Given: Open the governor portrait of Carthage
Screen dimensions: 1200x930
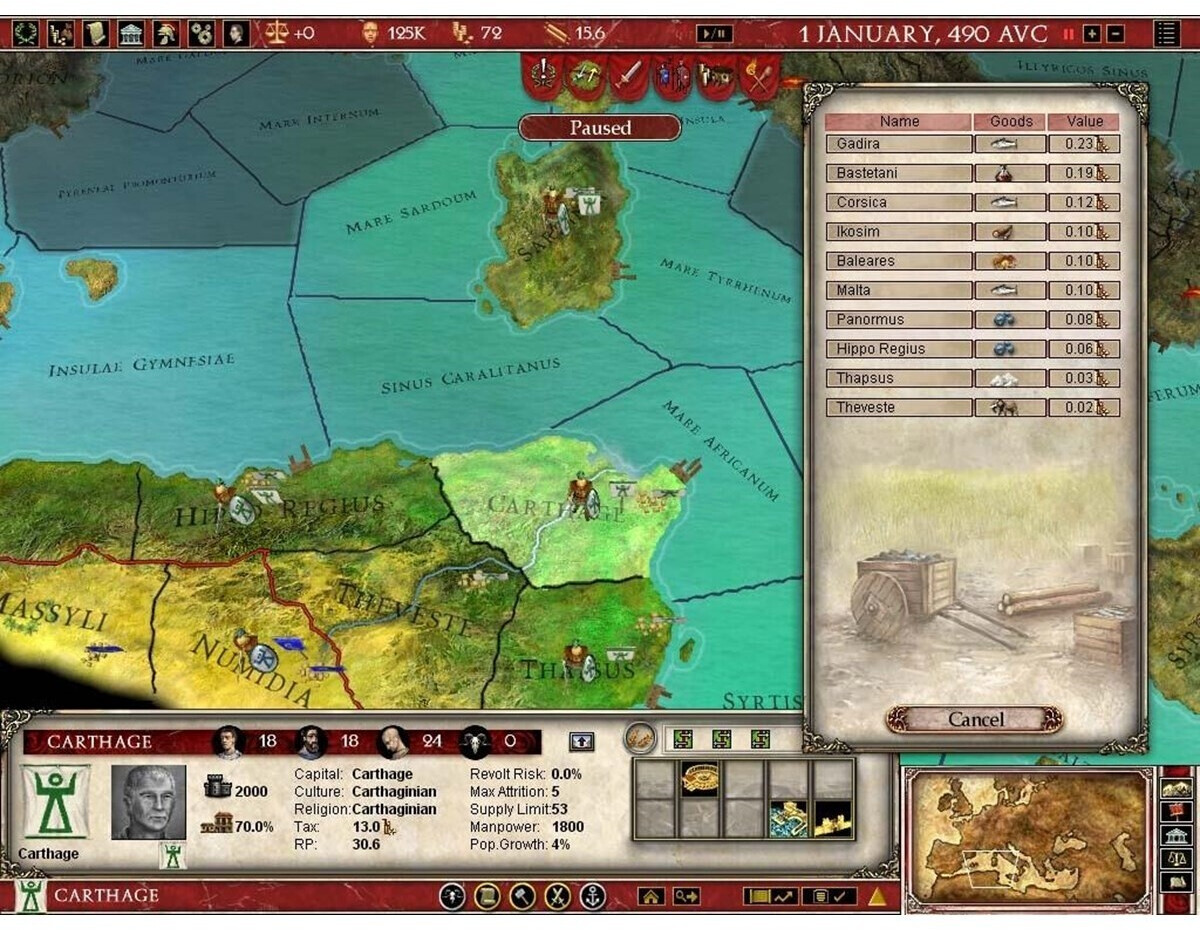Looking at the screenshot, I should (148, 802).
